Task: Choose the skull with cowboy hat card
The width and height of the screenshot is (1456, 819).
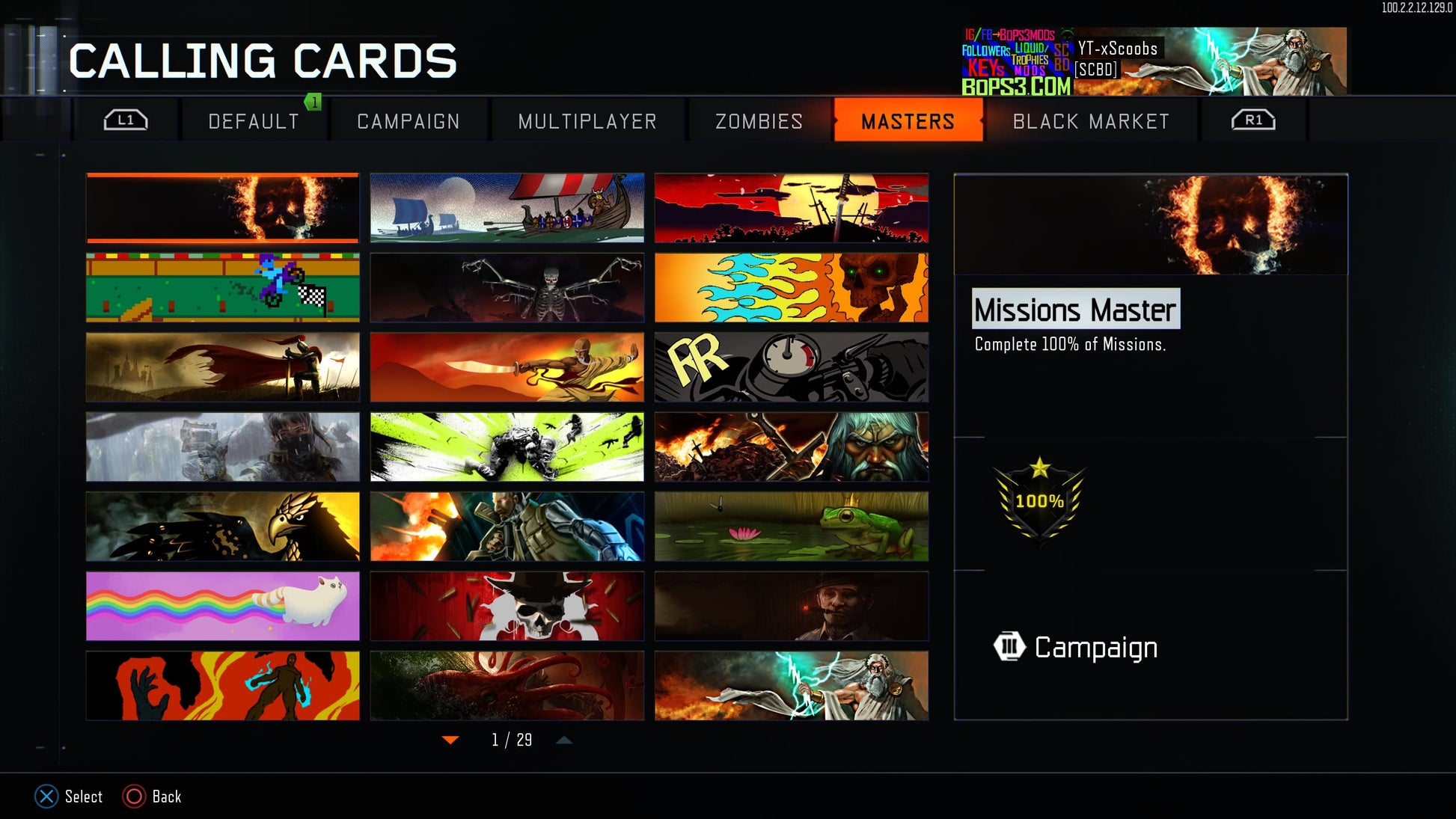Action: (507, 607)
